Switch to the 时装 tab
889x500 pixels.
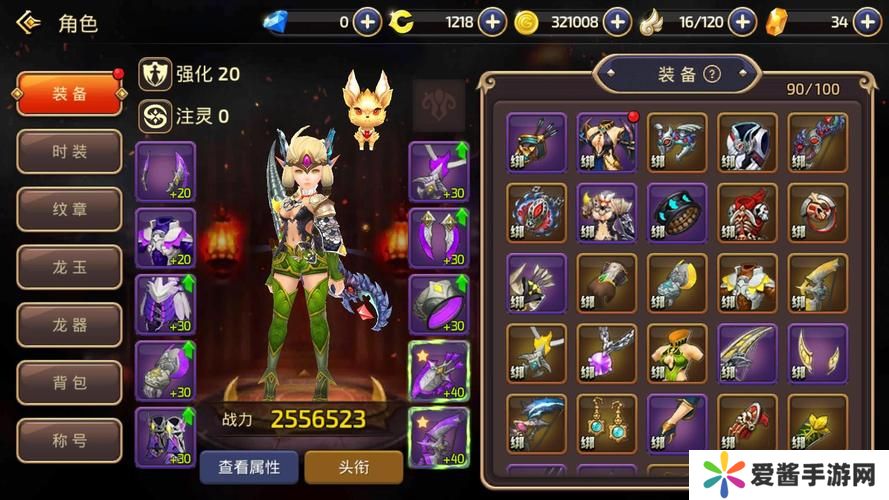[70, 152]
